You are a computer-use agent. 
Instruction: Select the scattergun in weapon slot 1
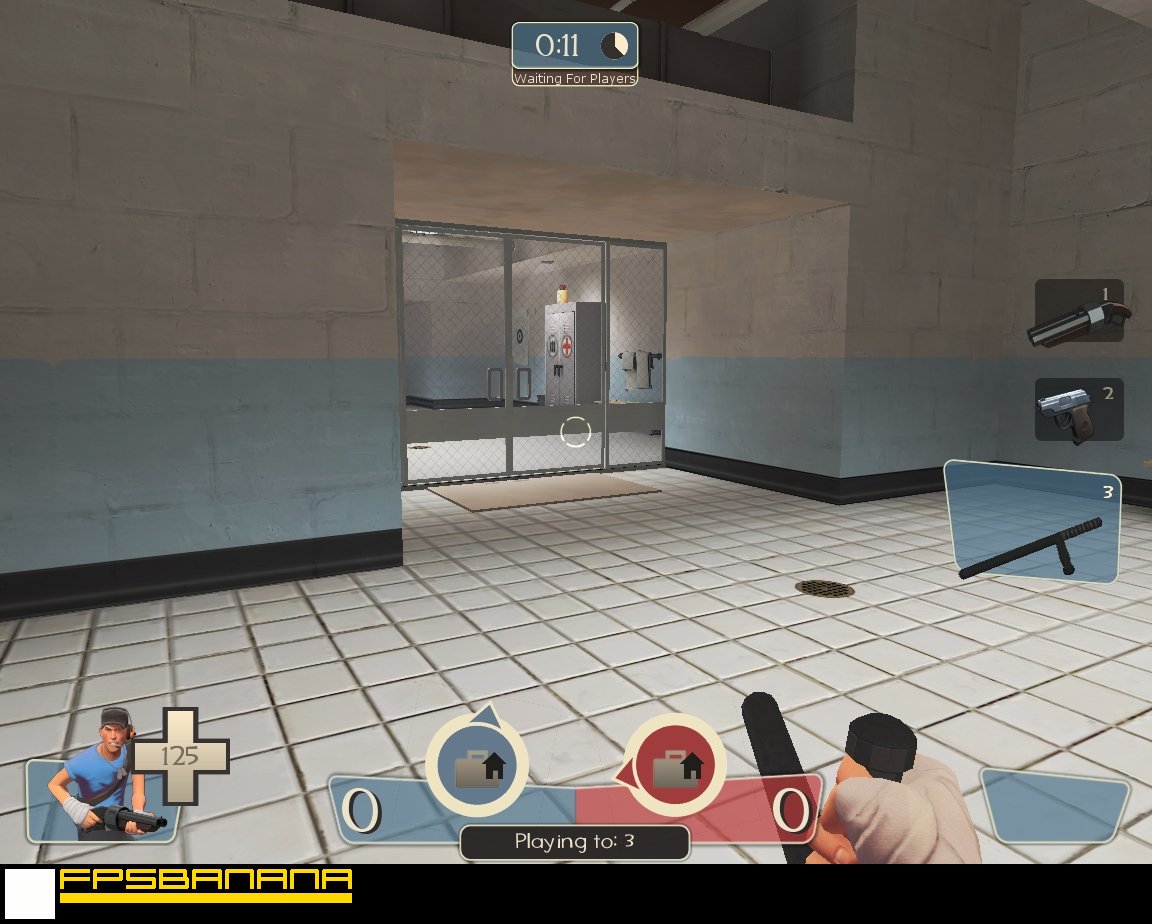click(x=1078, y=311)
